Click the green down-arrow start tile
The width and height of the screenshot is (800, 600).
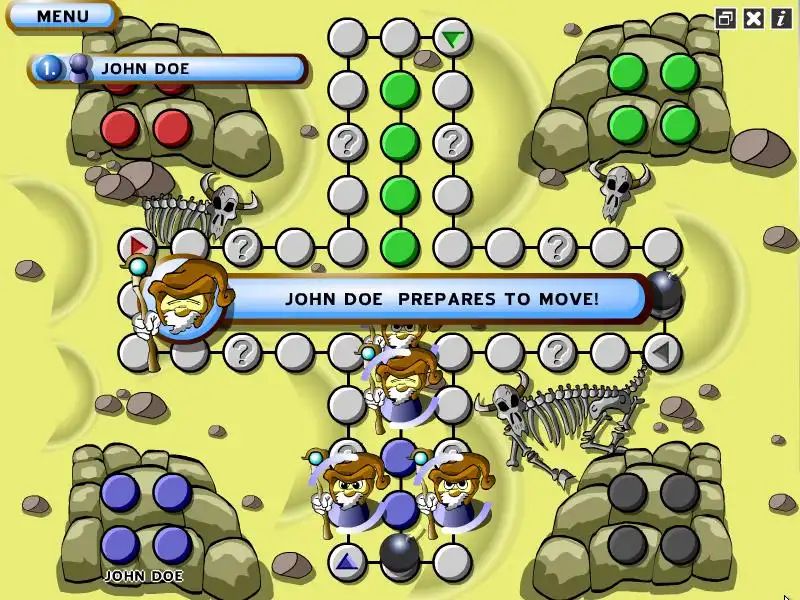pos(453,39)
